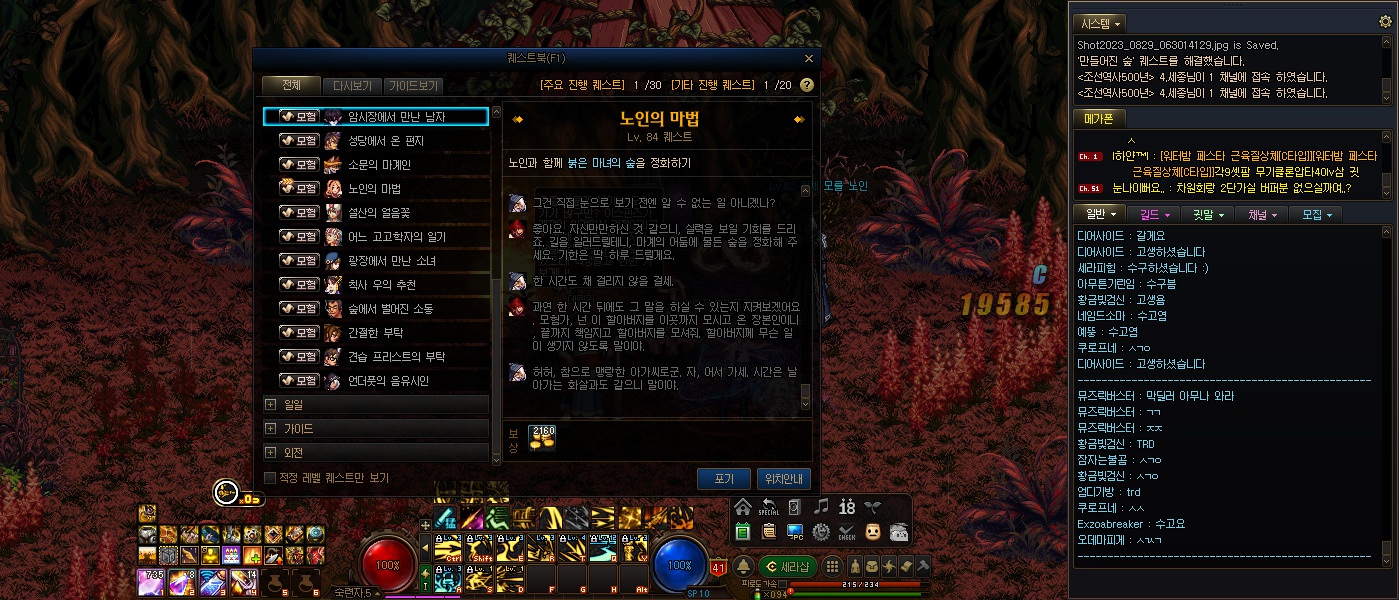Expand the 외전 quest category
Image resolution: width=1399 pixels, height=600 pixels.
[x=376, y=453]
